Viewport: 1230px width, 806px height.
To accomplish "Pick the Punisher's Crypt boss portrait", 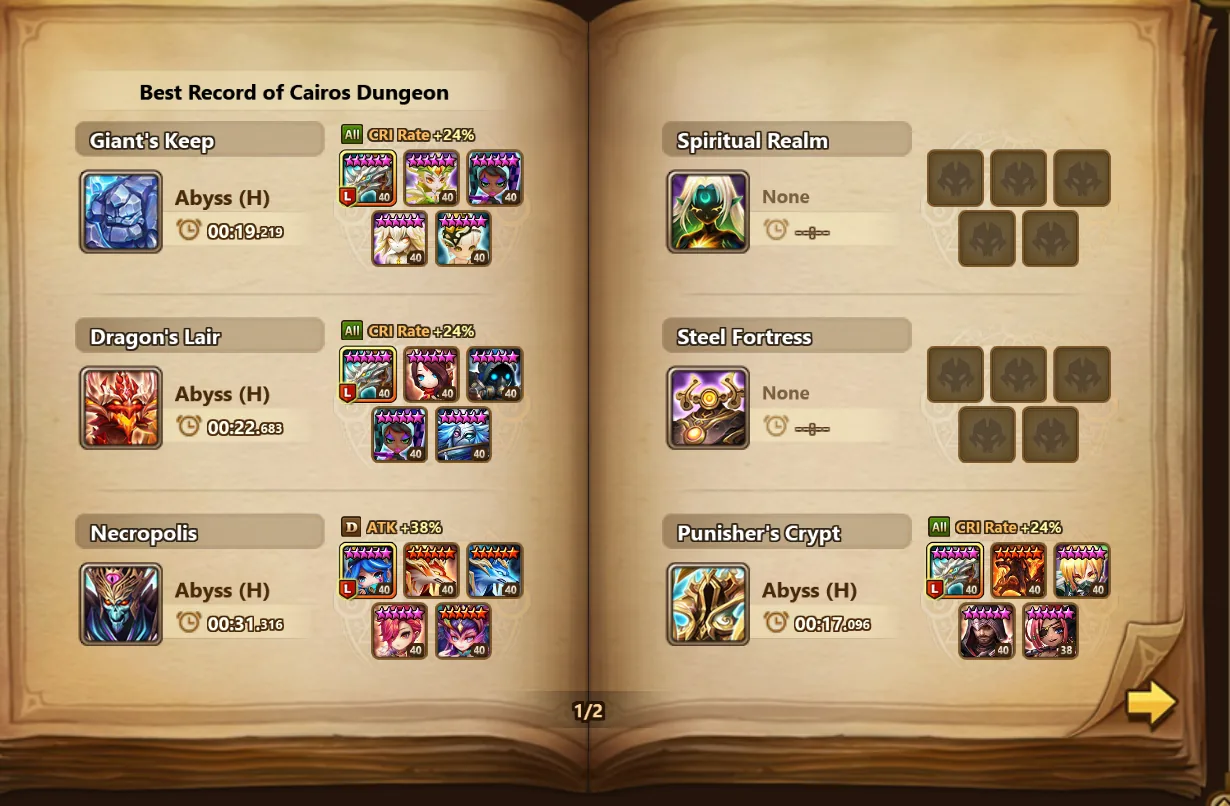I will 708,604.
